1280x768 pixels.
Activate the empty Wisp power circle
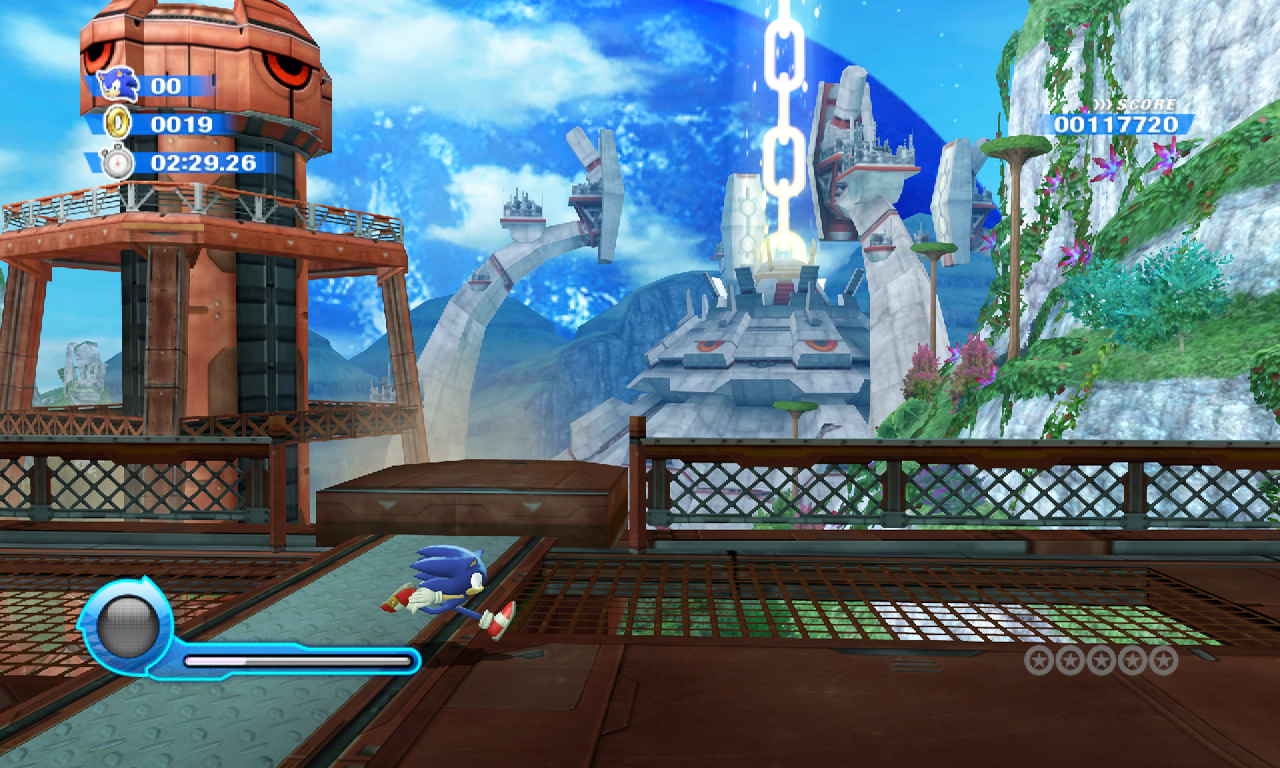coord(127,626)
